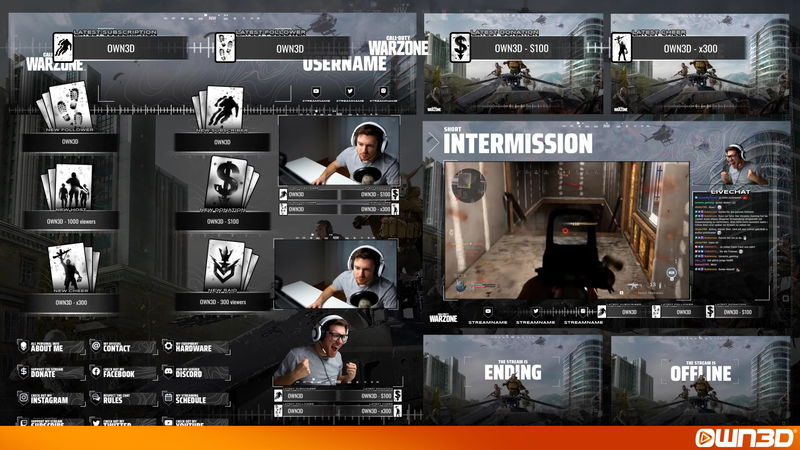Viewport: 800px width, 450px height.
Task: Open the About Me panel
Action: 50,347
